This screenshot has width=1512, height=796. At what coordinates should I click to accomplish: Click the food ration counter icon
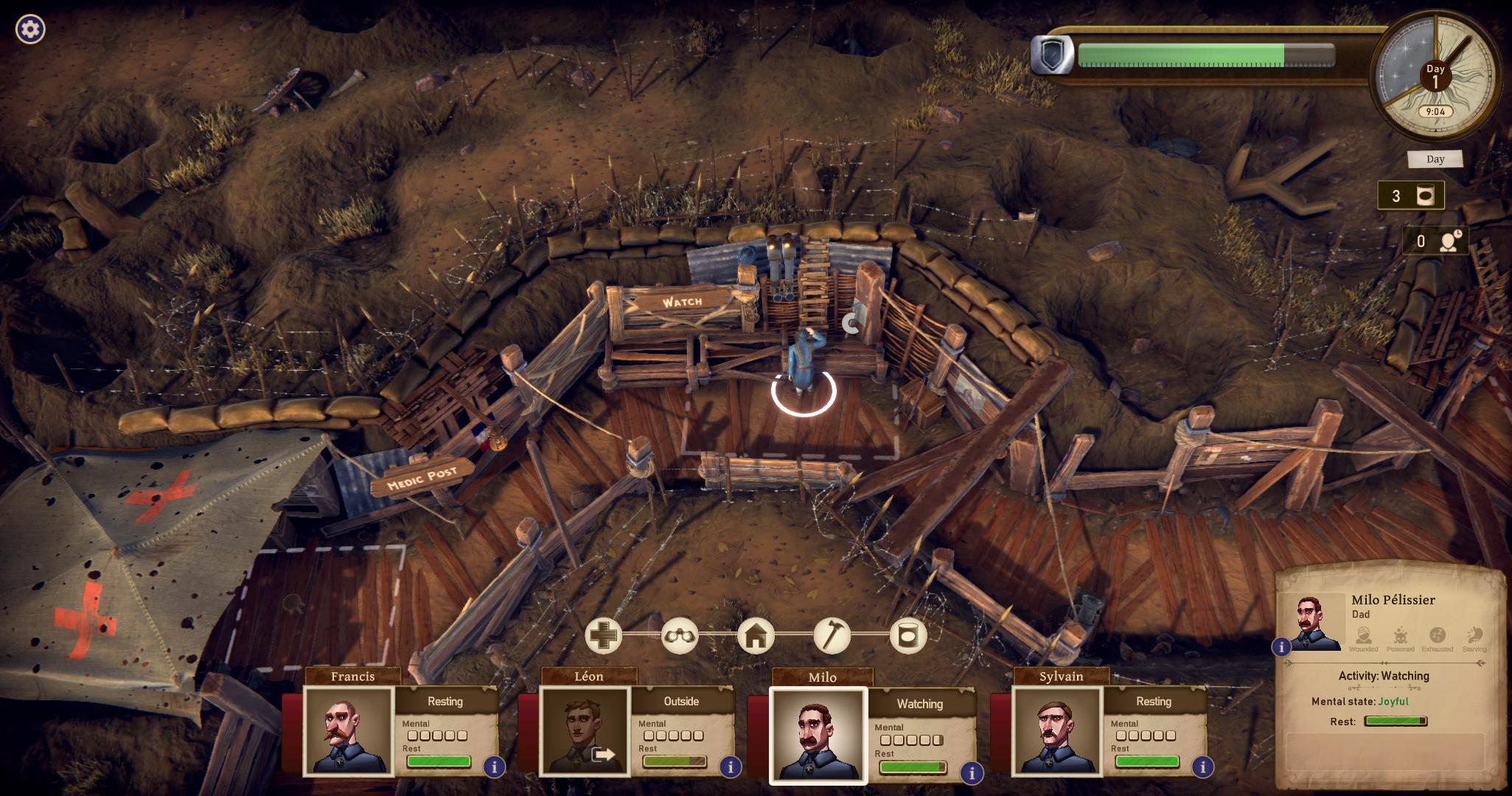[x=1426, y=196]
